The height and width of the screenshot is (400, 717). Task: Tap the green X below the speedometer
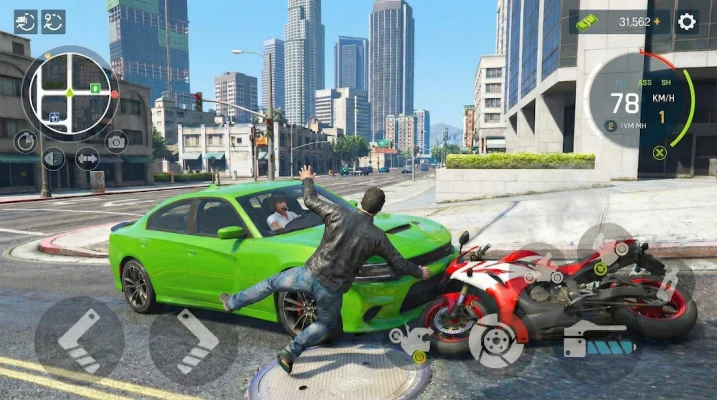pos(659,153)
